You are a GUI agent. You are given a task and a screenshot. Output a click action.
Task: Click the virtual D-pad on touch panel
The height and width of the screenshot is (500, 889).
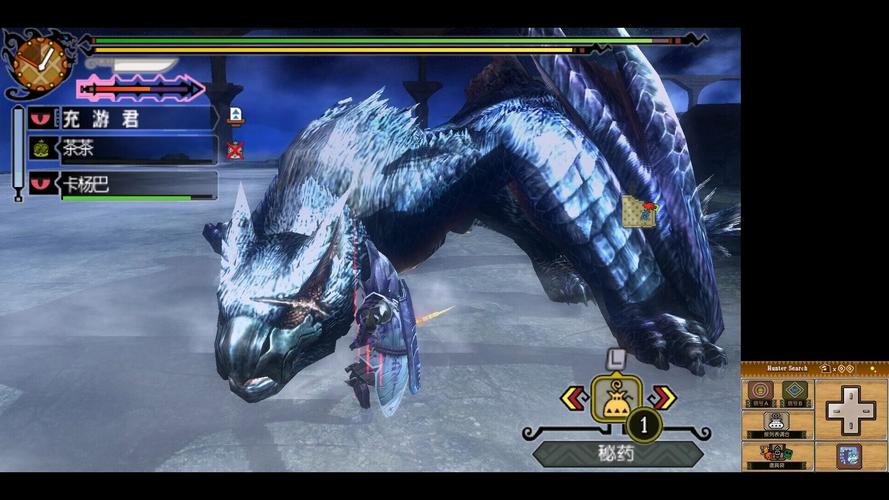[x=851, y=409]
